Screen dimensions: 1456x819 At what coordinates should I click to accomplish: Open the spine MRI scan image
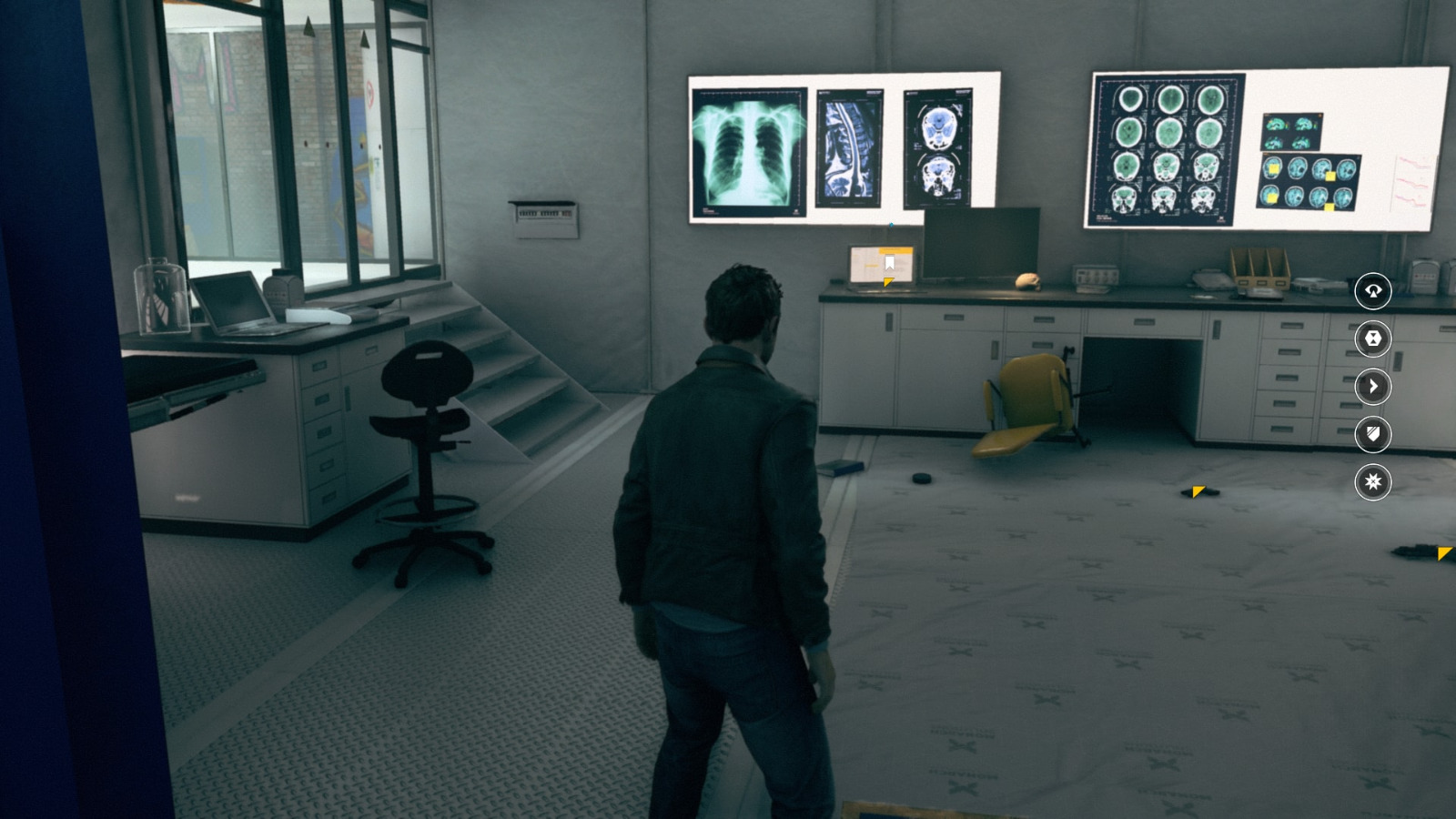(x=848, y=150)
